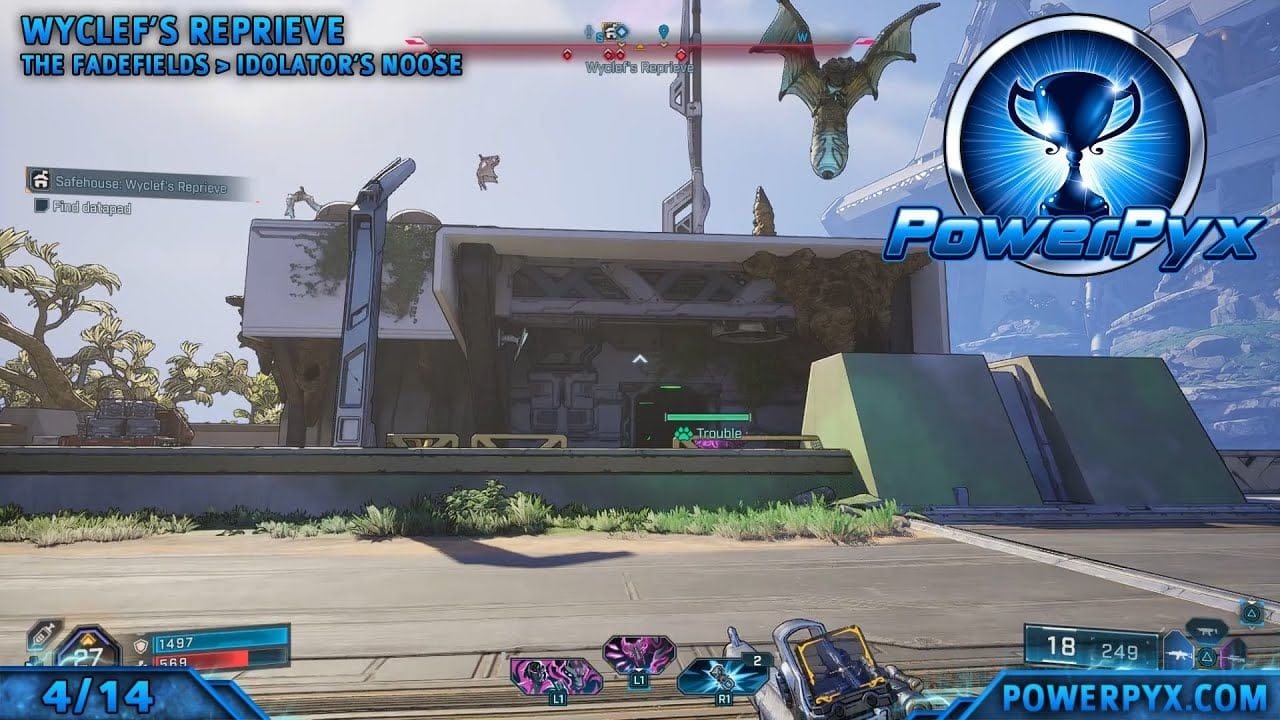Open the level 27 character badge
The image size is (1280, 720).
tap(88, 654)
